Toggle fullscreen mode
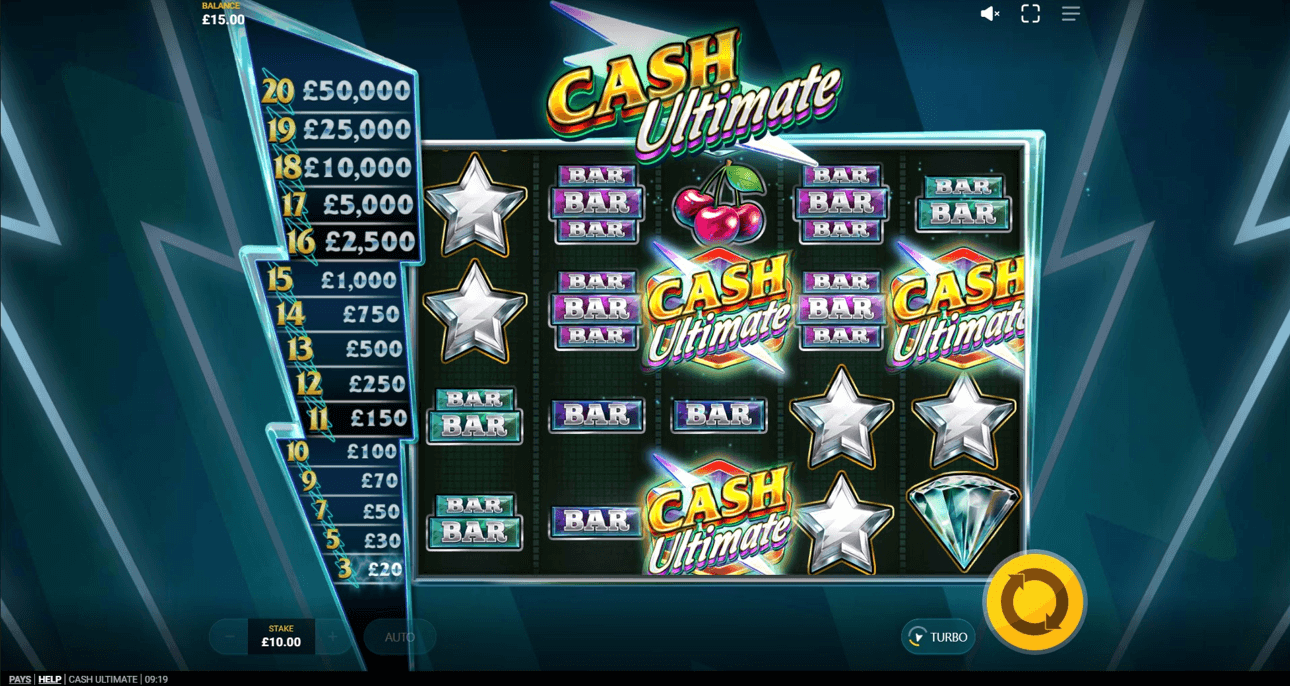Screen dimensions: 1290x686 [x=1030, y=14]
